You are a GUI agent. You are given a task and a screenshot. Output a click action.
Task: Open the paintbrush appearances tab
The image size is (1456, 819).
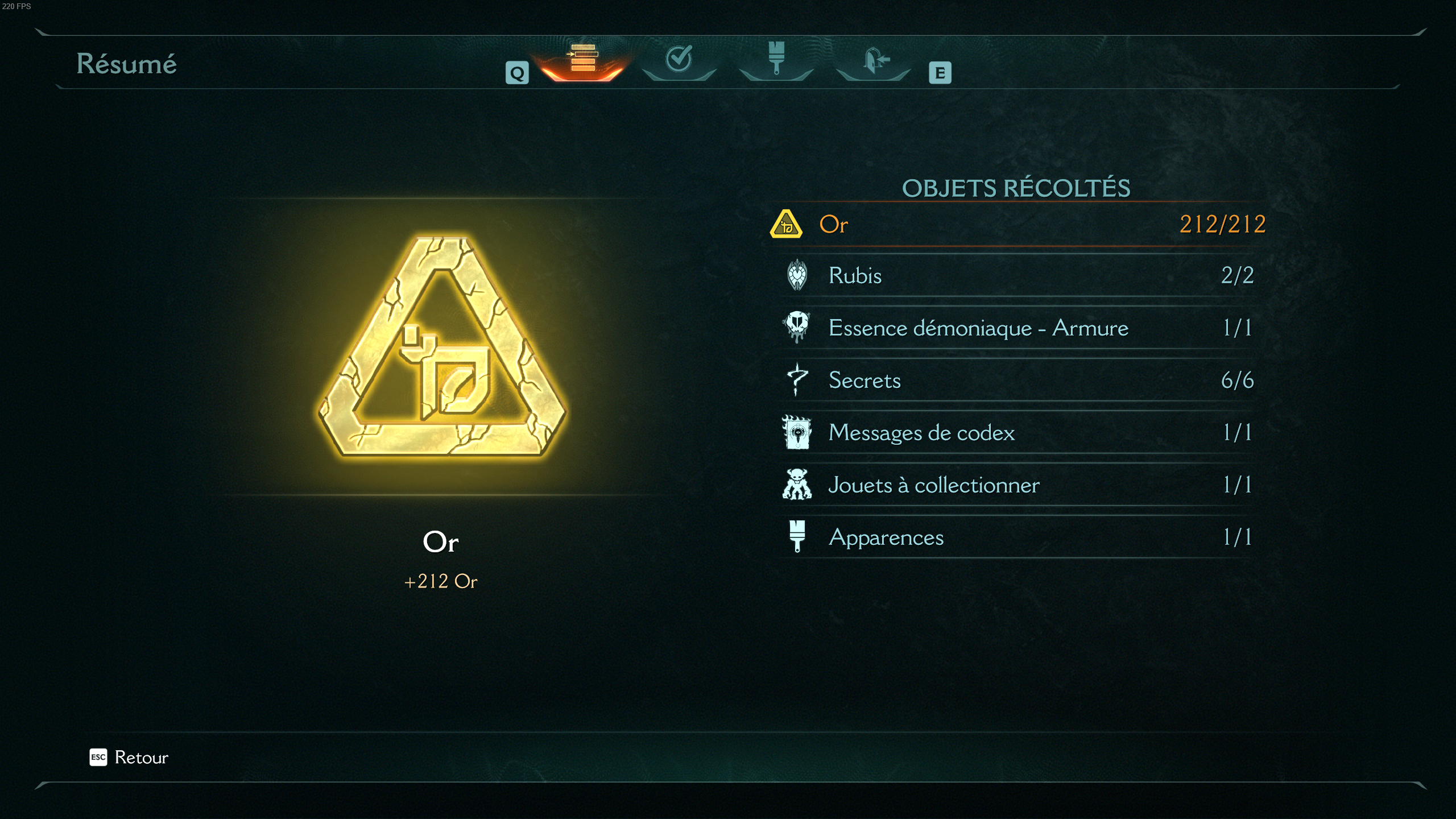click(776, 59)
